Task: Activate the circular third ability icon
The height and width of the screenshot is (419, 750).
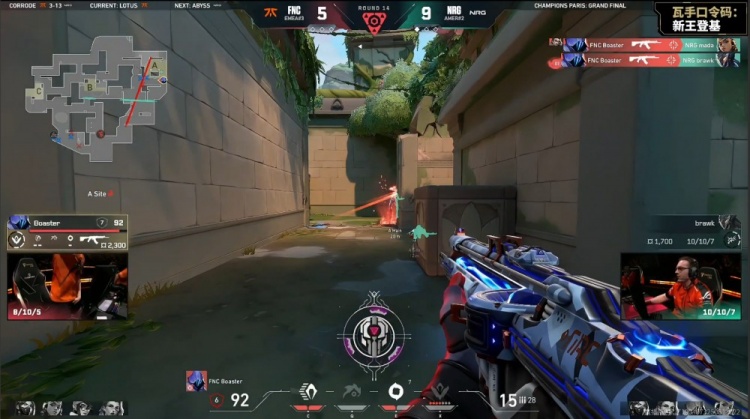Action: 395,391
